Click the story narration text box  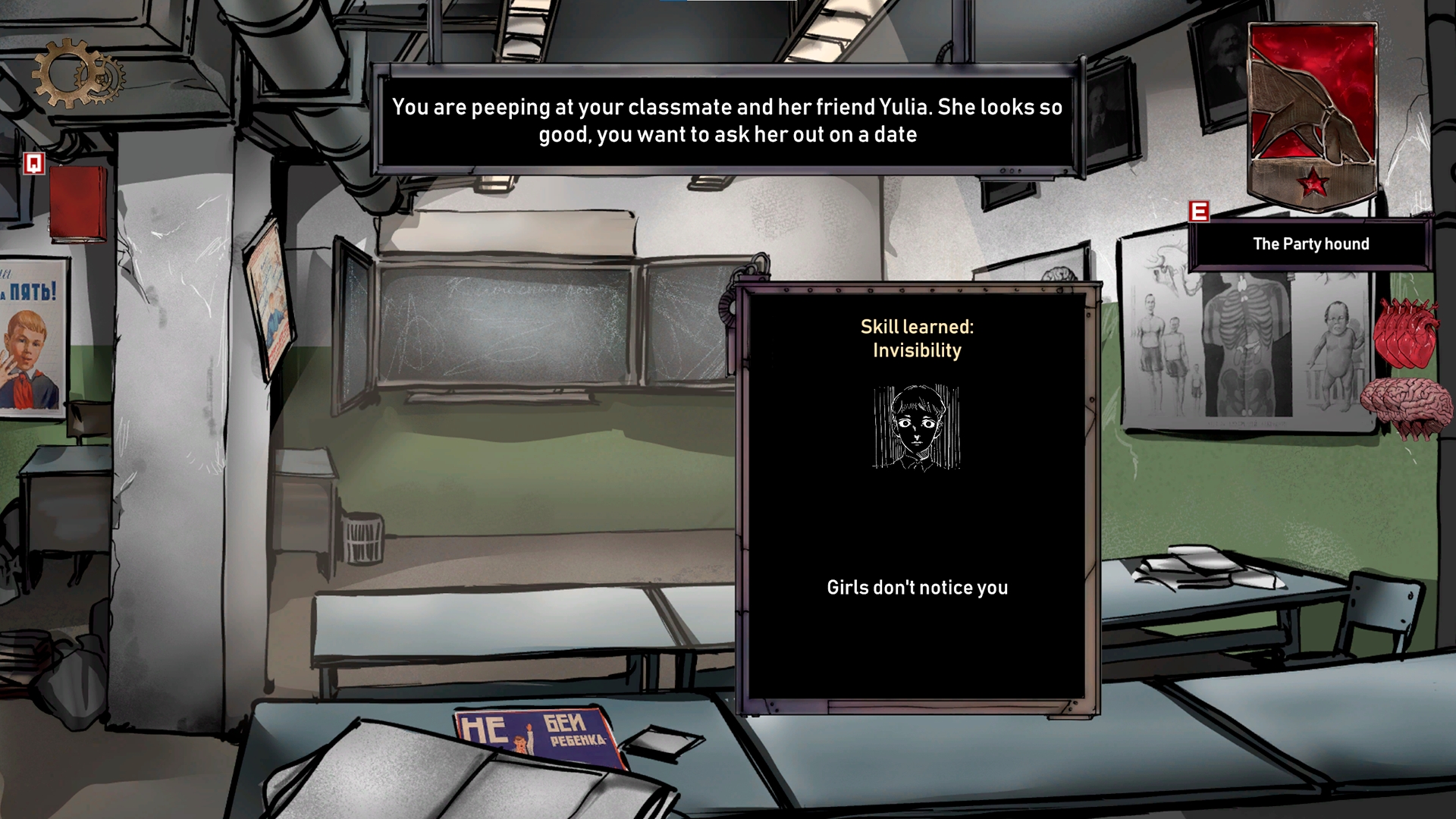tap(726, 121)
